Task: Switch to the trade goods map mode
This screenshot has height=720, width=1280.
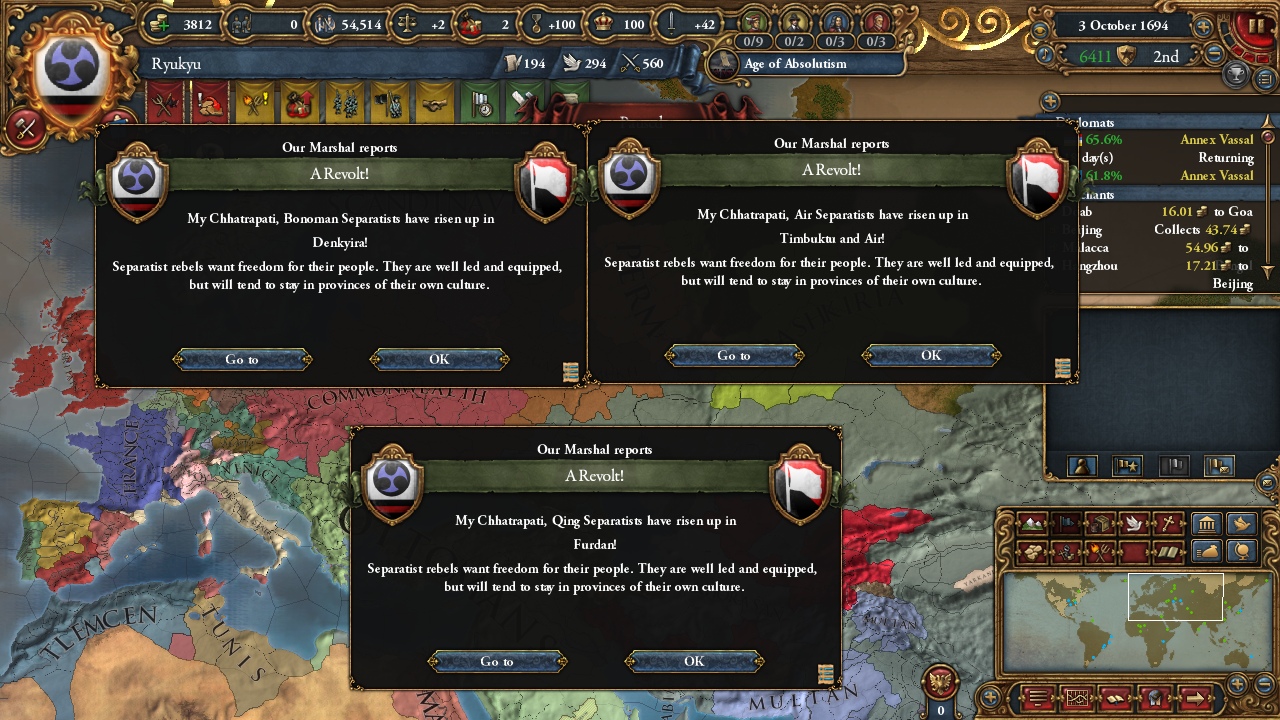Action: click(x=1098, y=523)
